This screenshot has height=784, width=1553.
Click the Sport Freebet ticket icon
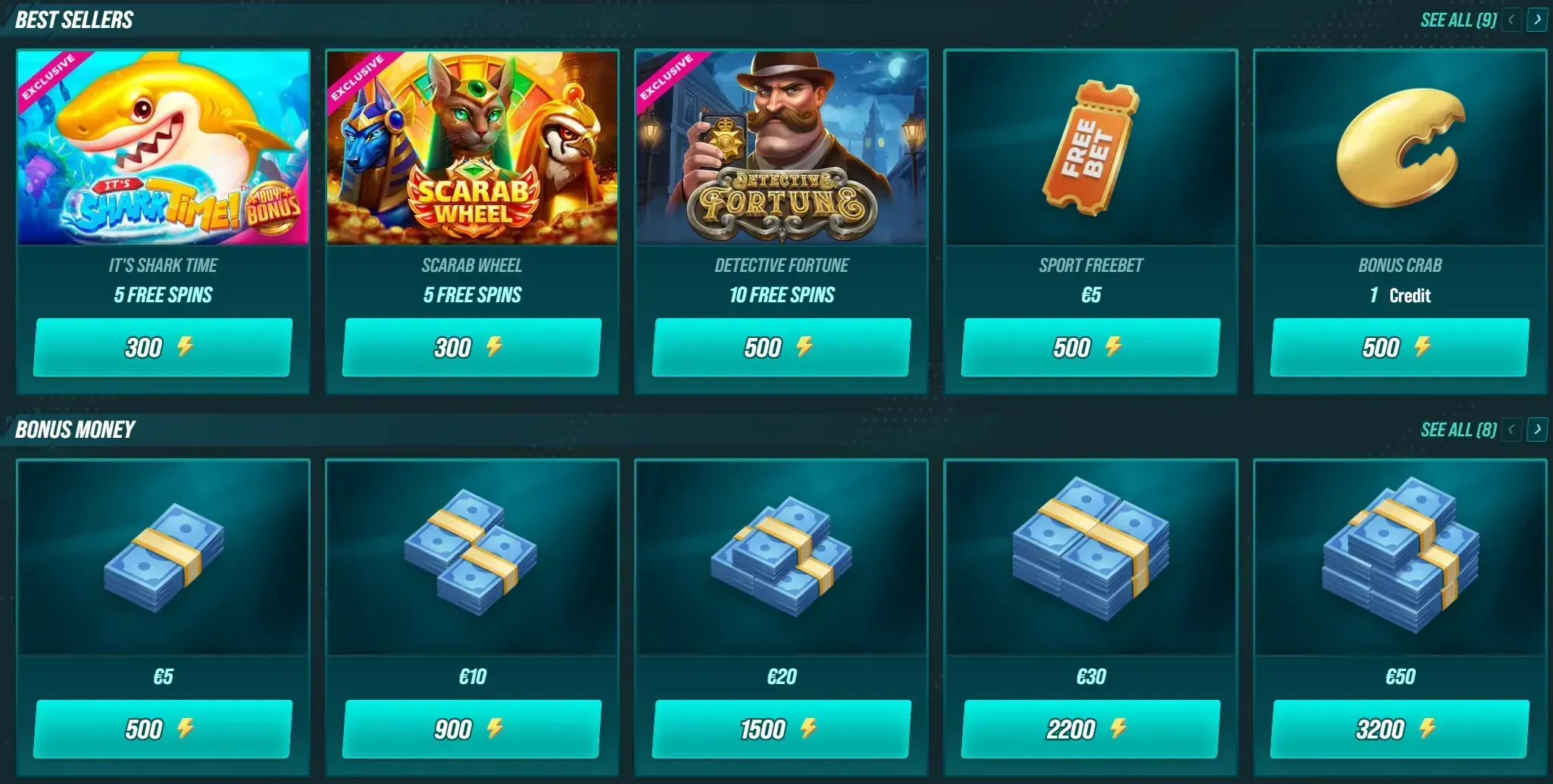click(x=1089, y=148)
